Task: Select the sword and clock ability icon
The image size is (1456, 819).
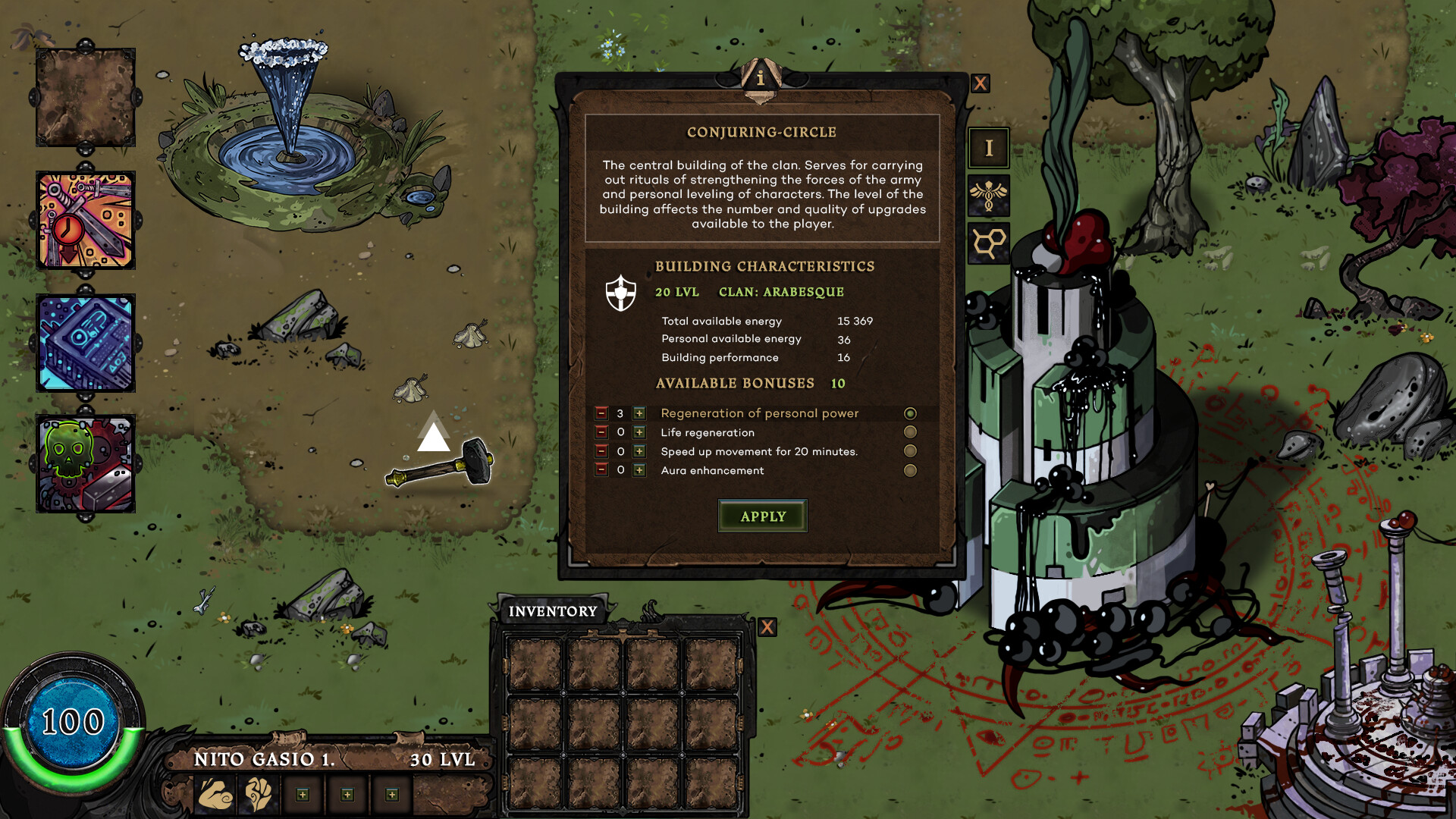Action: 86,221
